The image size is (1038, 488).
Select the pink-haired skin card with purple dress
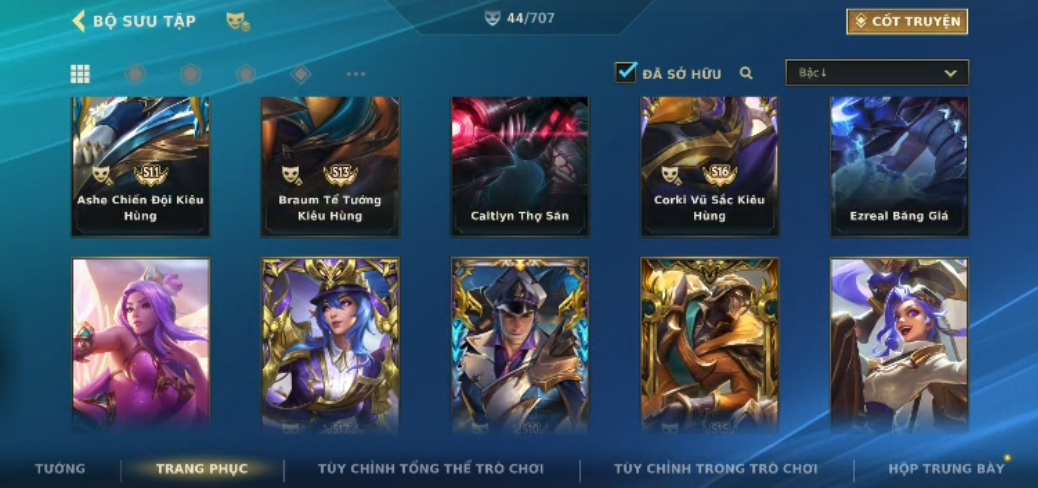(141, 344)
